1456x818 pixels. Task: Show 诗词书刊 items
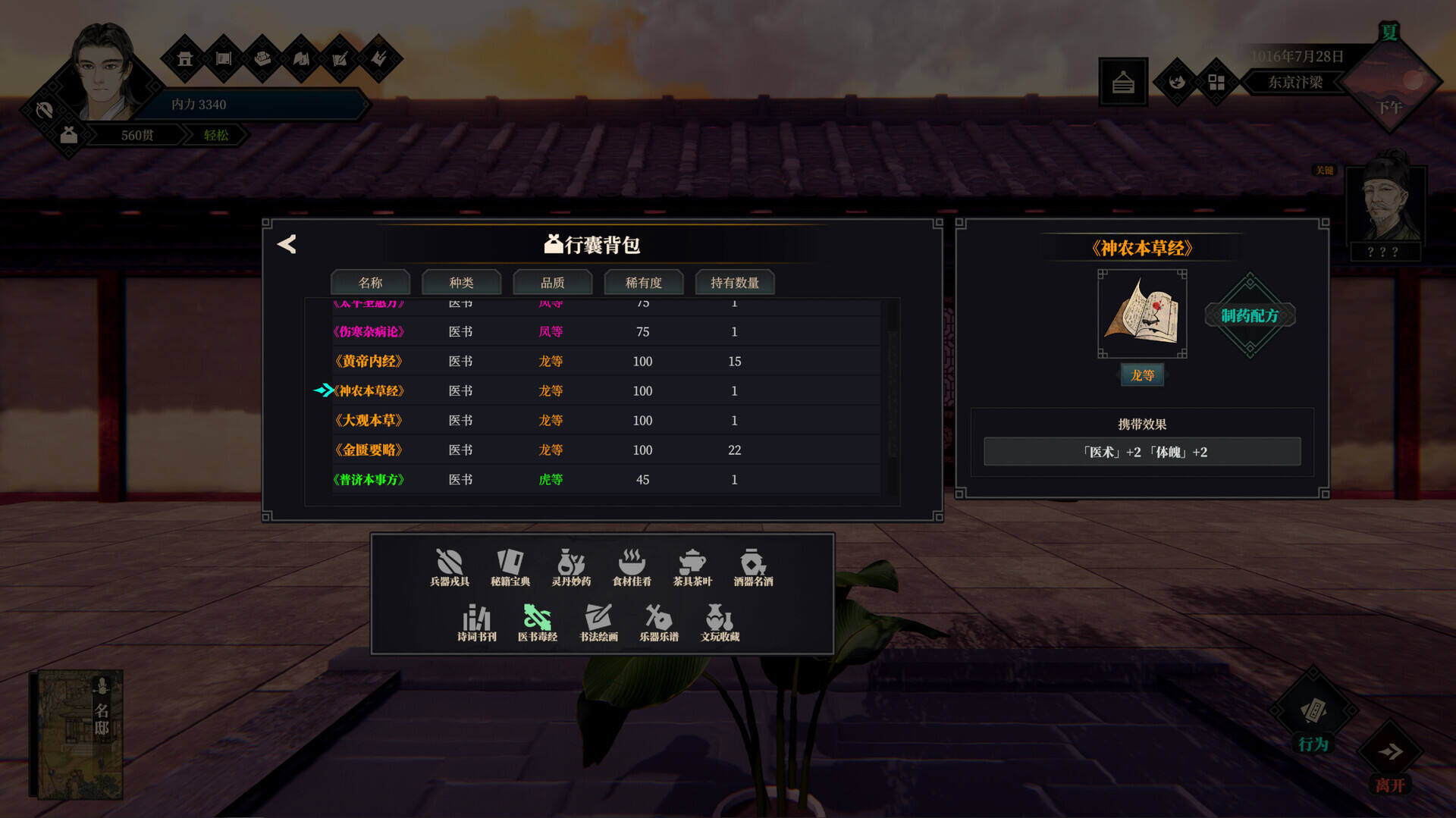pyautogui.click(x=476, y=623)
